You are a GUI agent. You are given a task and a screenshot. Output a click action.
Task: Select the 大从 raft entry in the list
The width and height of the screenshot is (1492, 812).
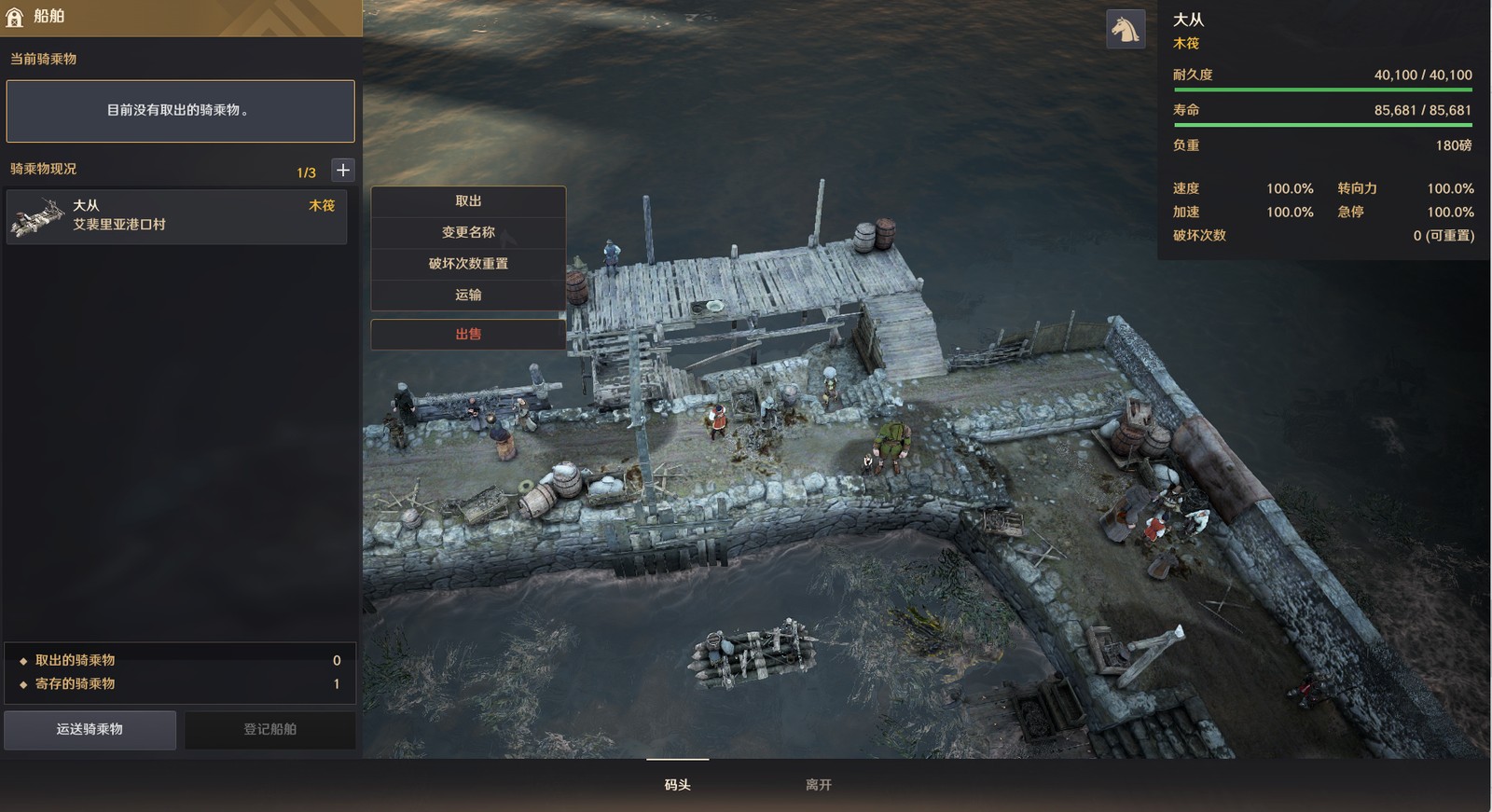tap(176, 216)
